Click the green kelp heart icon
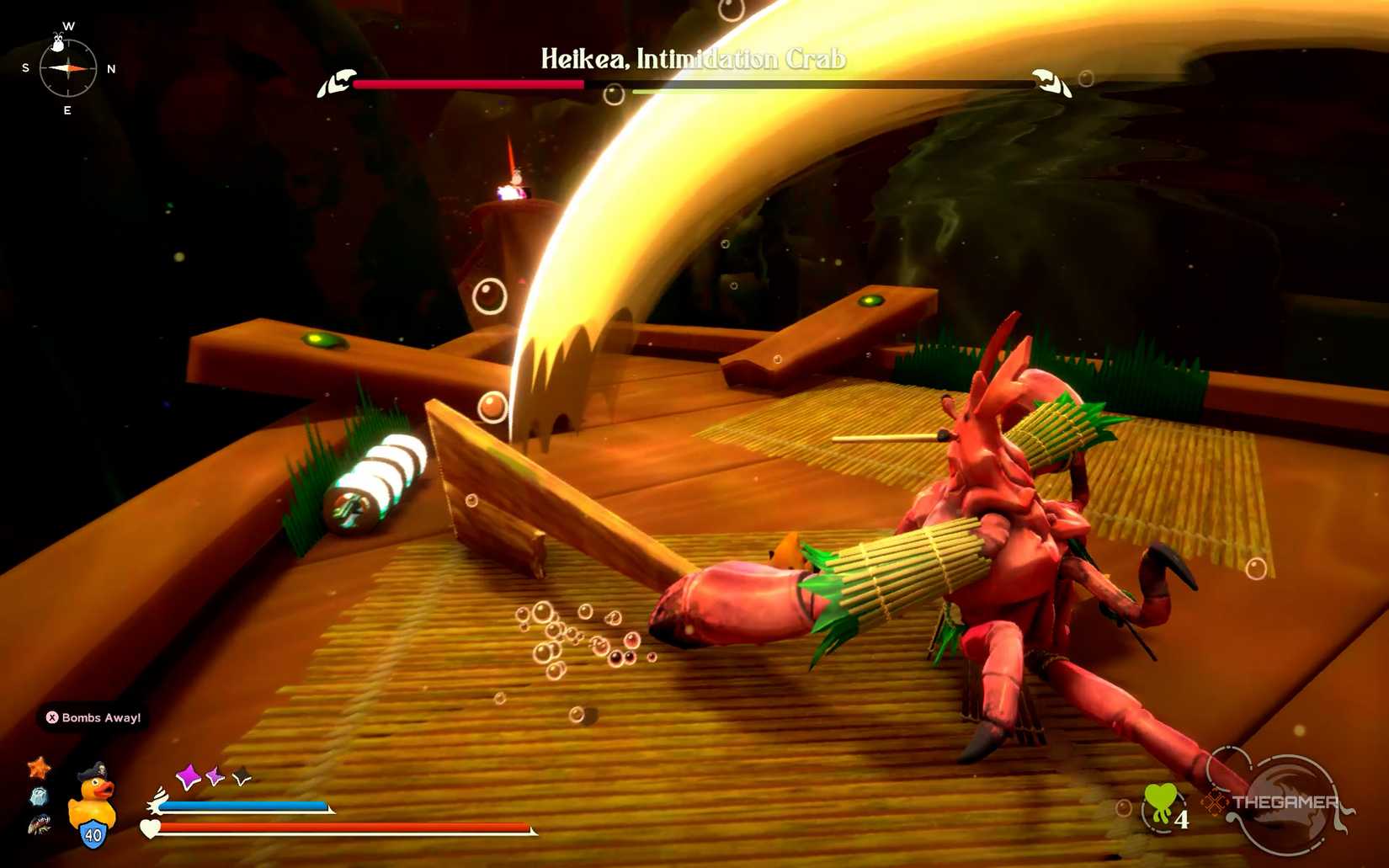 (1160, 801)
